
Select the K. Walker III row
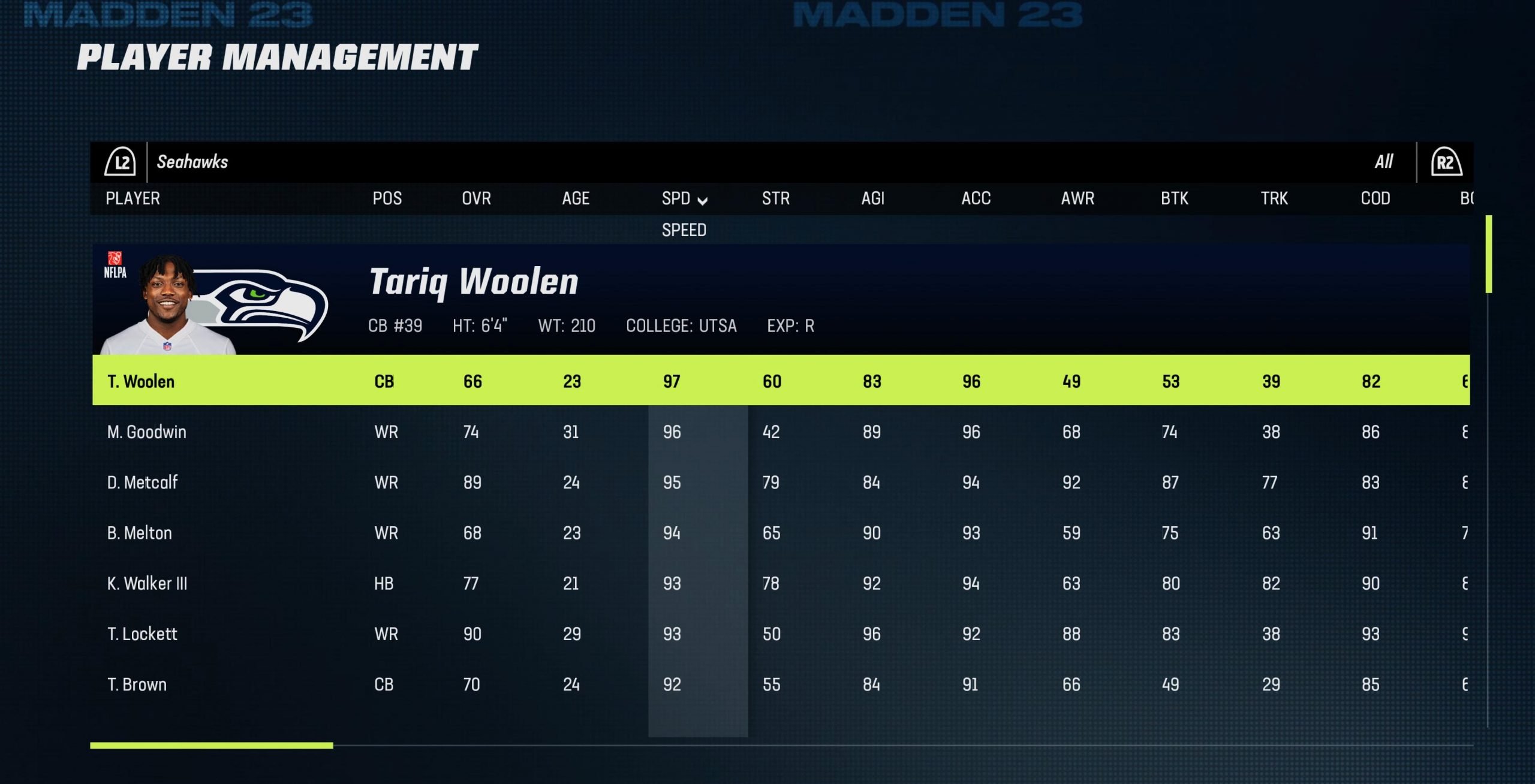pos(147,583)
